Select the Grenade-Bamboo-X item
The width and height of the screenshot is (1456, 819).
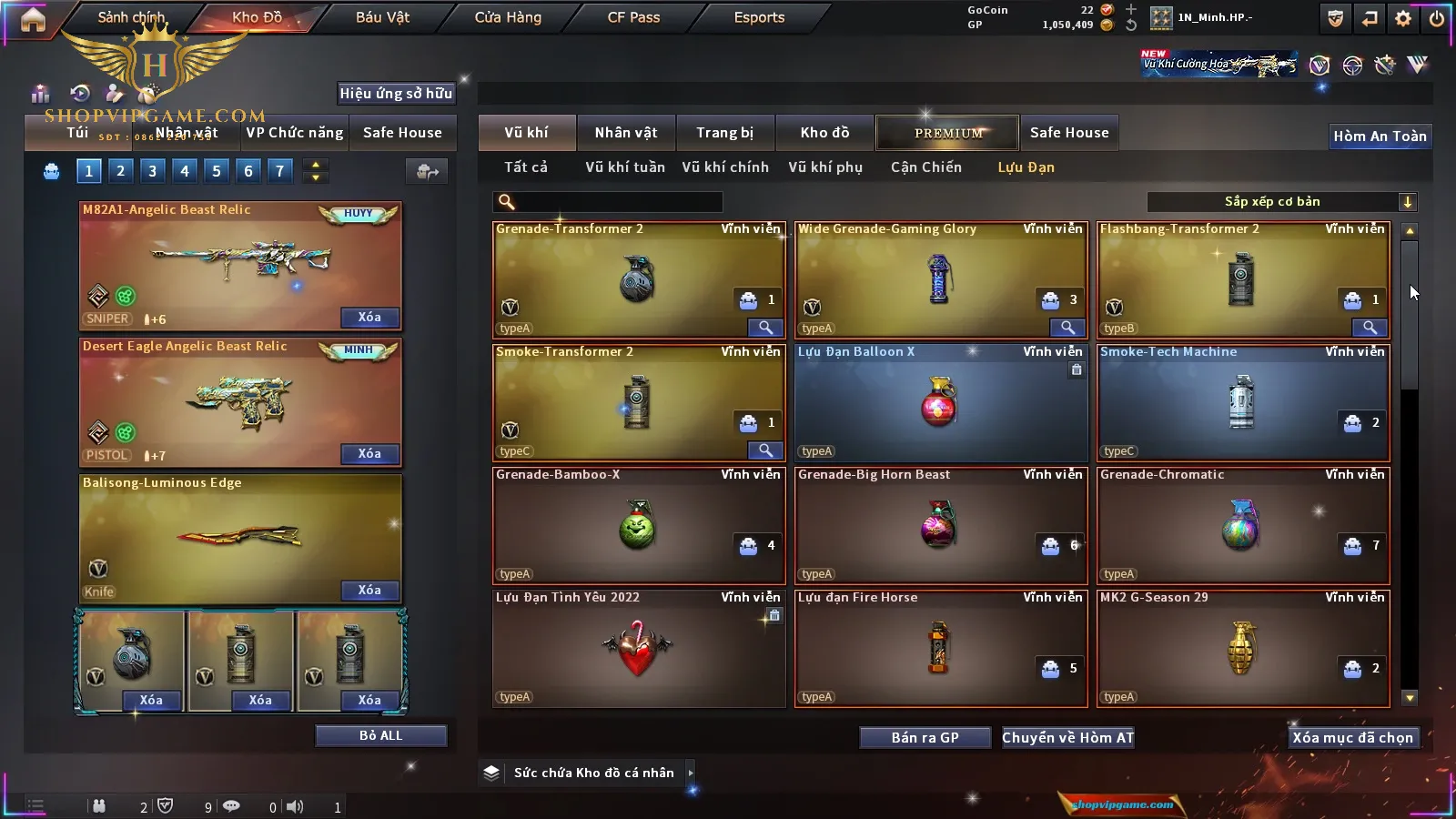(638, 526)
